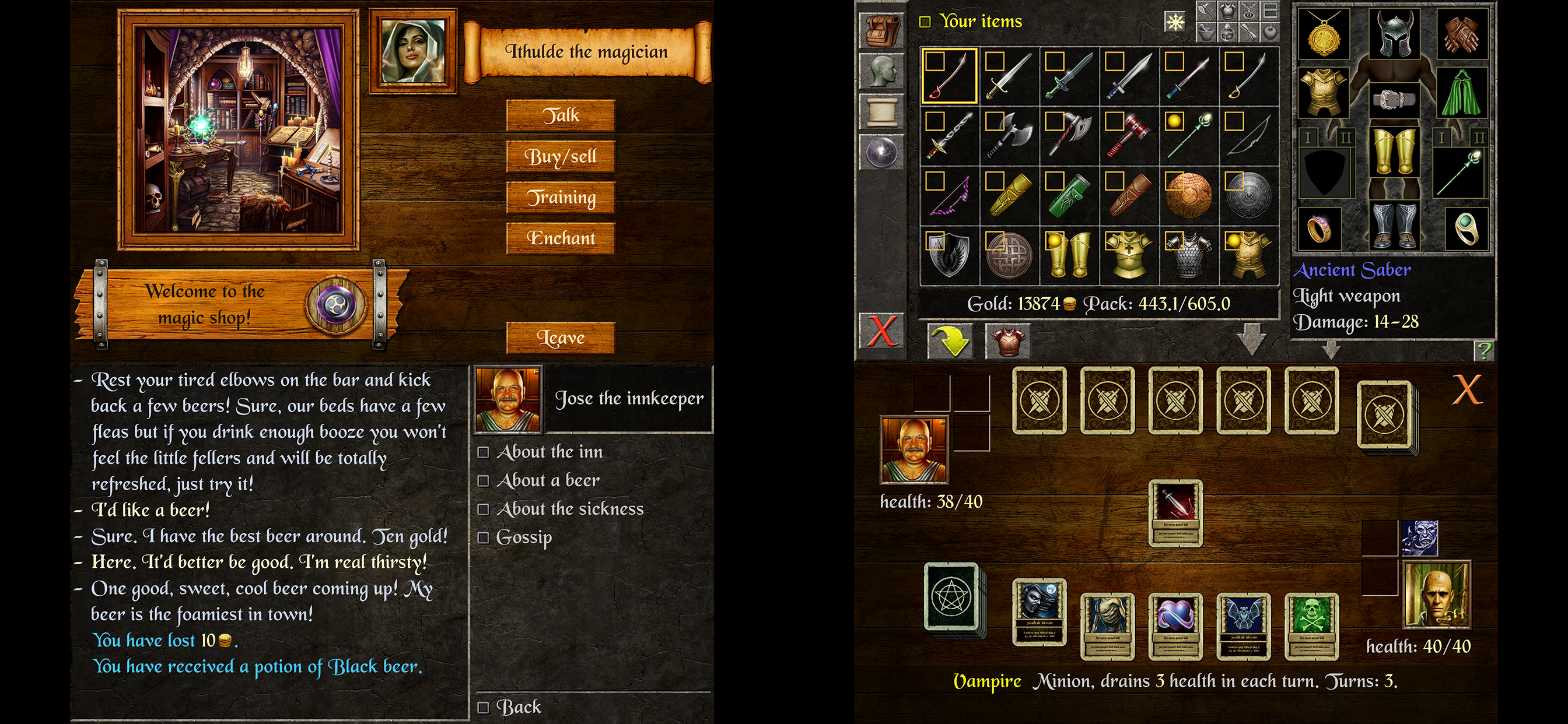1568x724 pixels.
Task: Switch to the head silhouette tab
Action: 881,71
